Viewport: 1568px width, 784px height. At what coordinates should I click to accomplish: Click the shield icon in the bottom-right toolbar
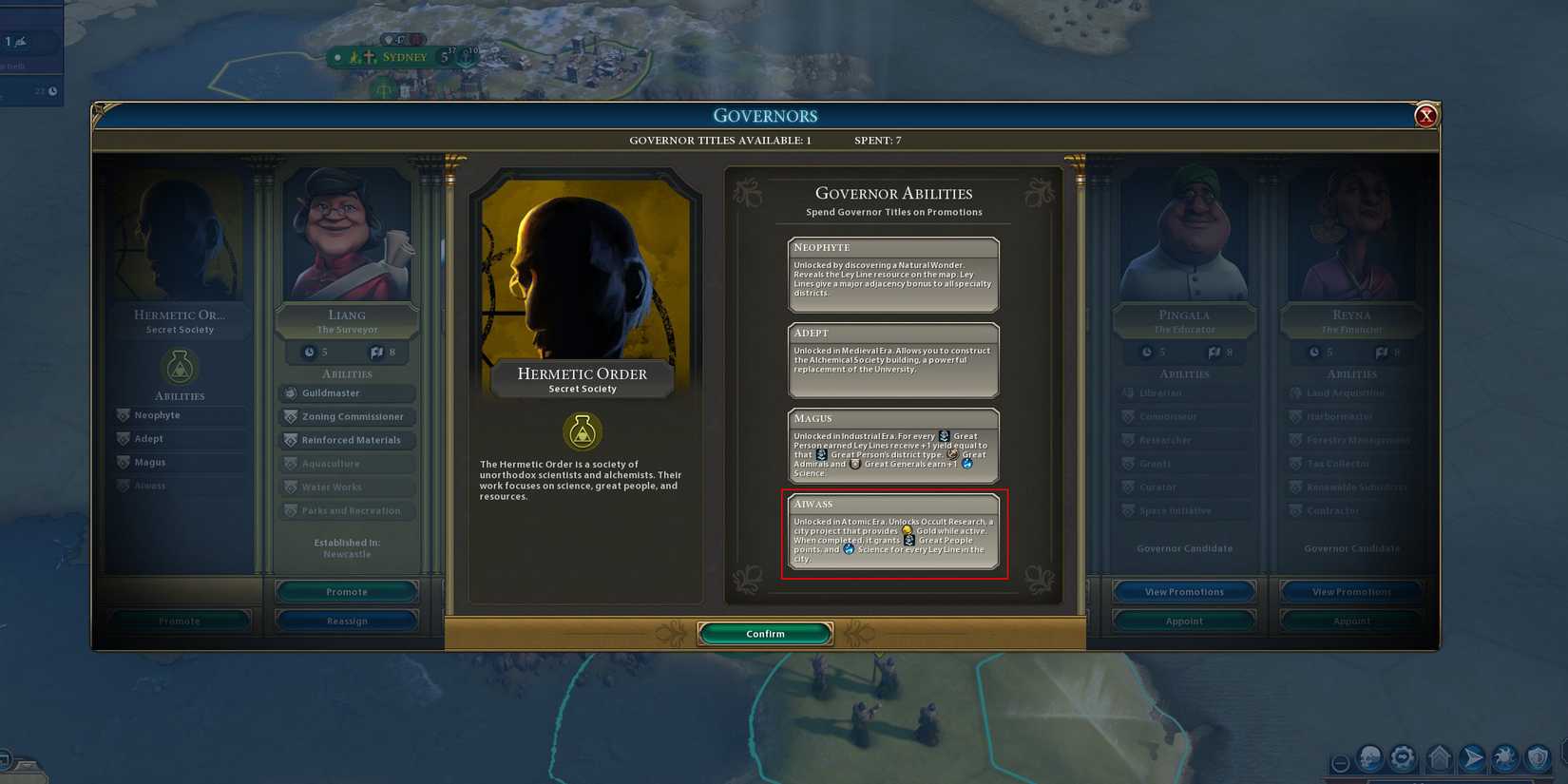point(1538,757)
